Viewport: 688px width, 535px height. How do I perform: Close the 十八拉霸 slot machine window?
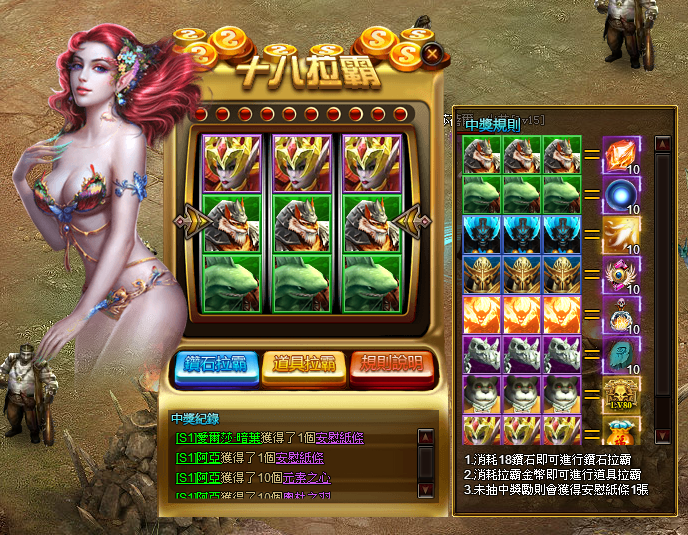[432, 54]
